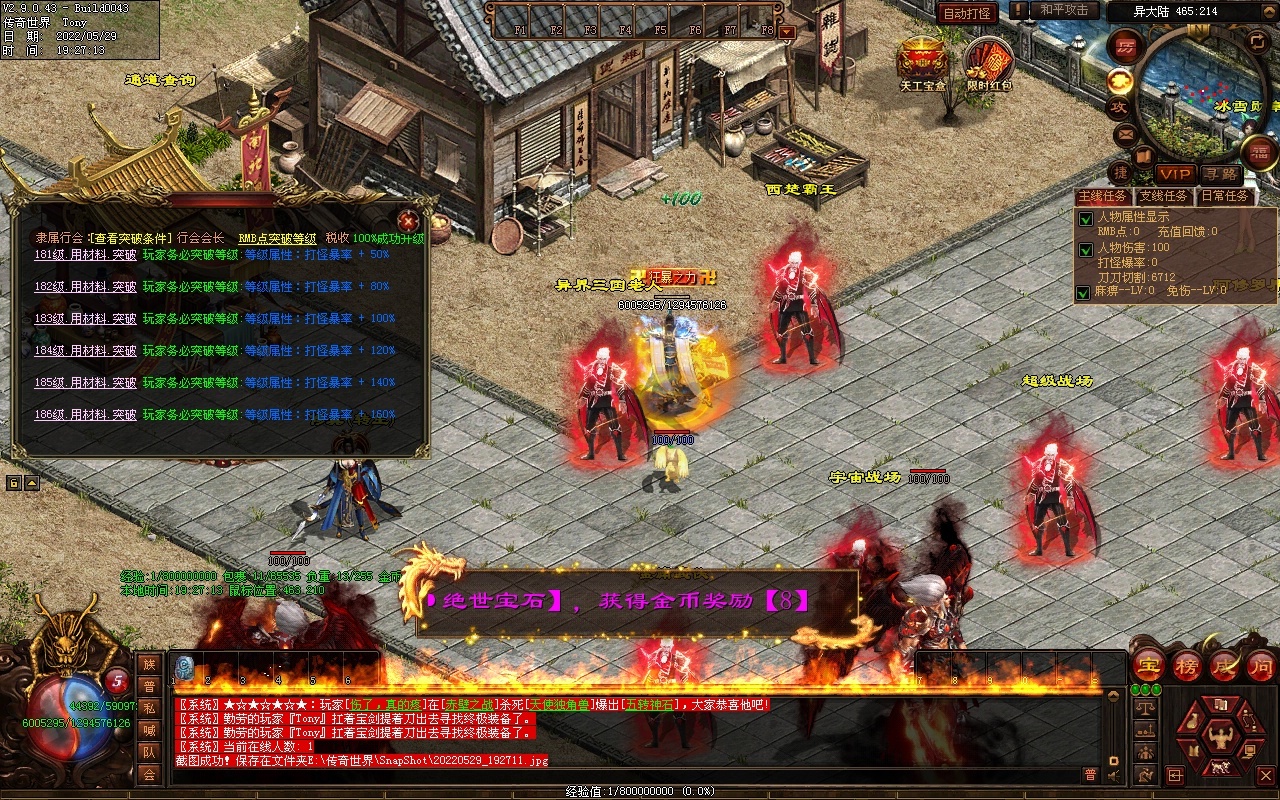
Task: Open the mail envelope icon
Action: 1126,133
